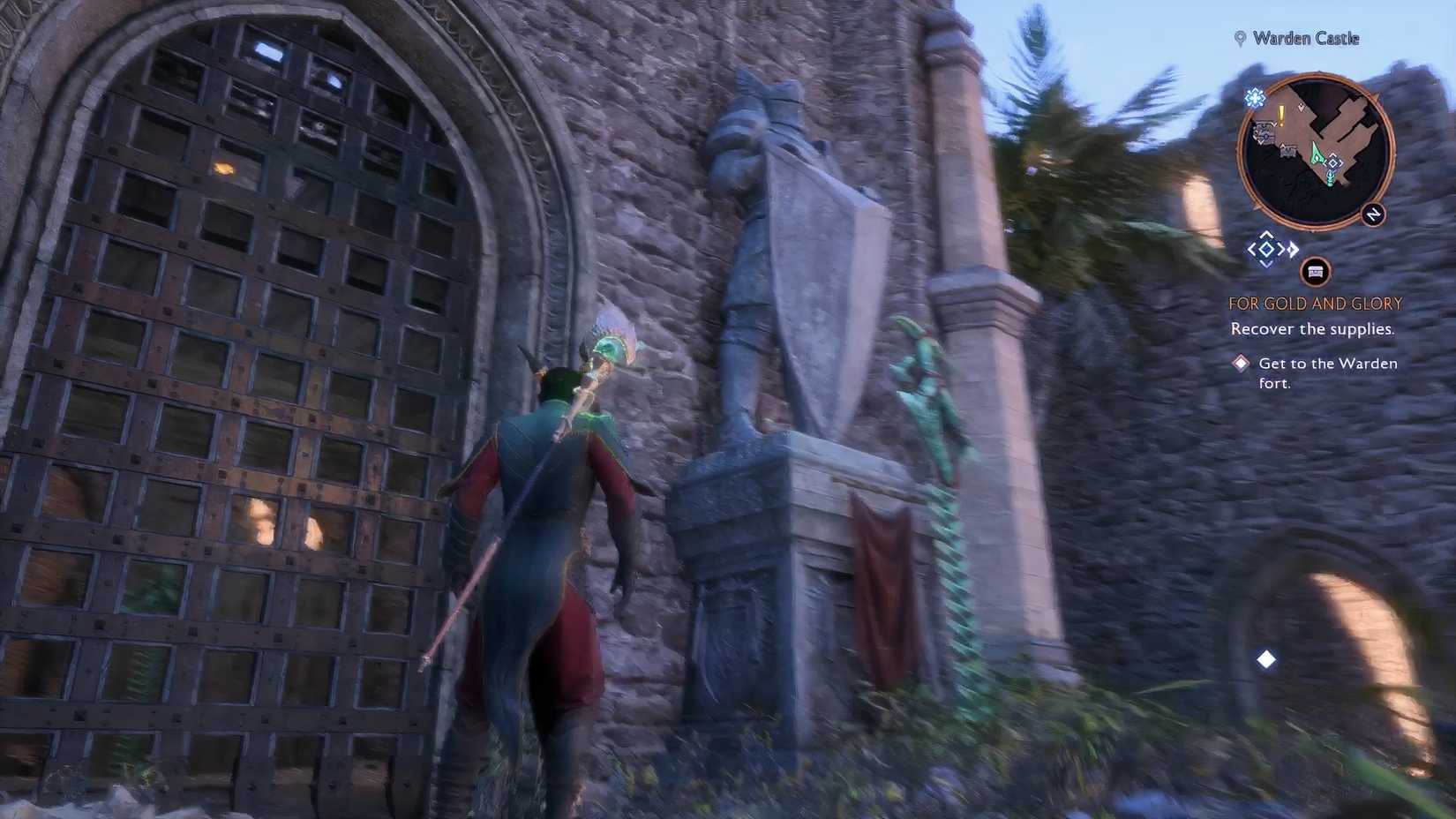1456x819 pixels.
Task: Select the diamond quest compass icon below the minimap
Action: pos(1265,249)
